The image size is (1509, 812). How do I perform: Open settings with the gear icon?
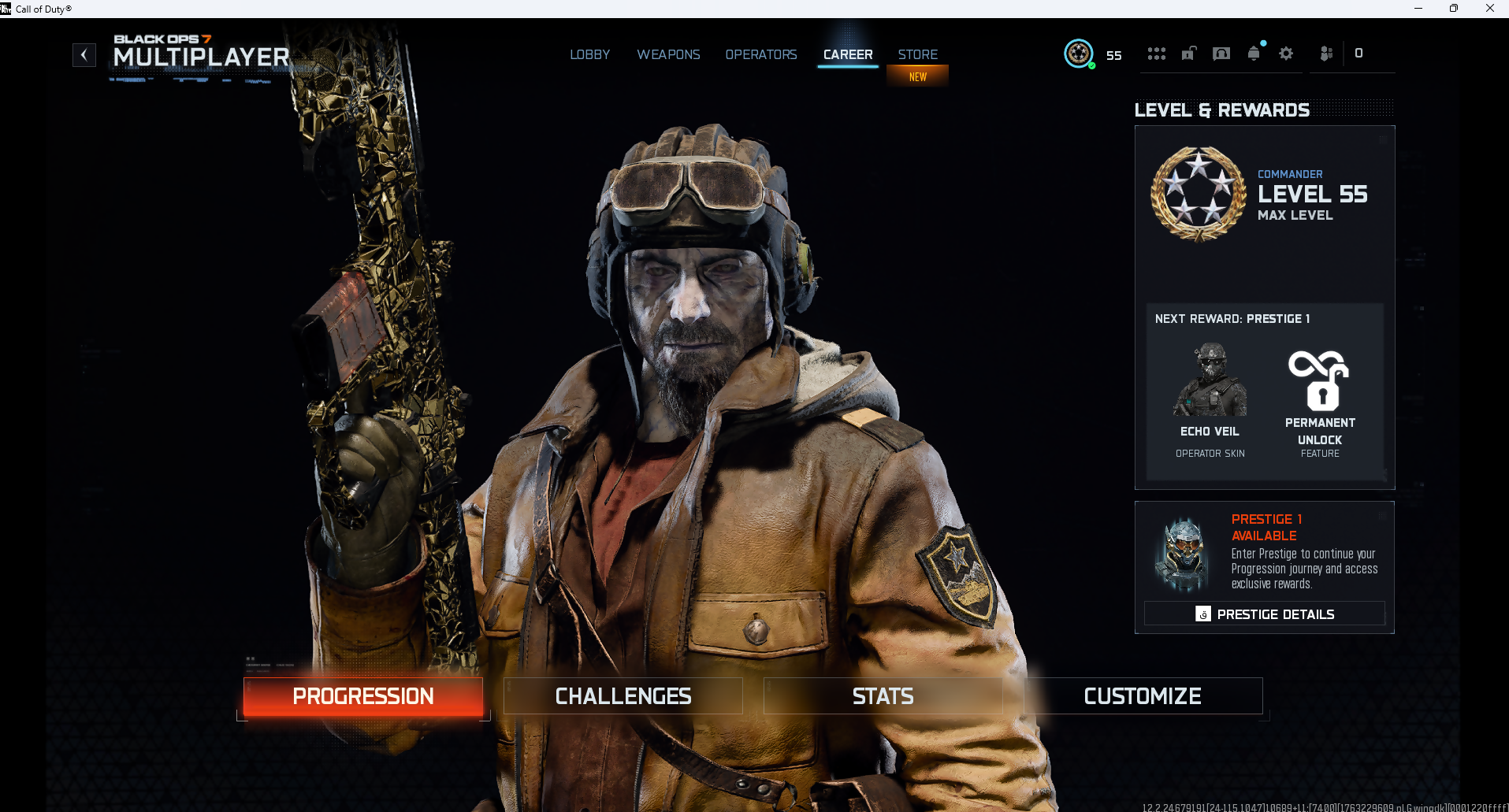point(1286,54)
